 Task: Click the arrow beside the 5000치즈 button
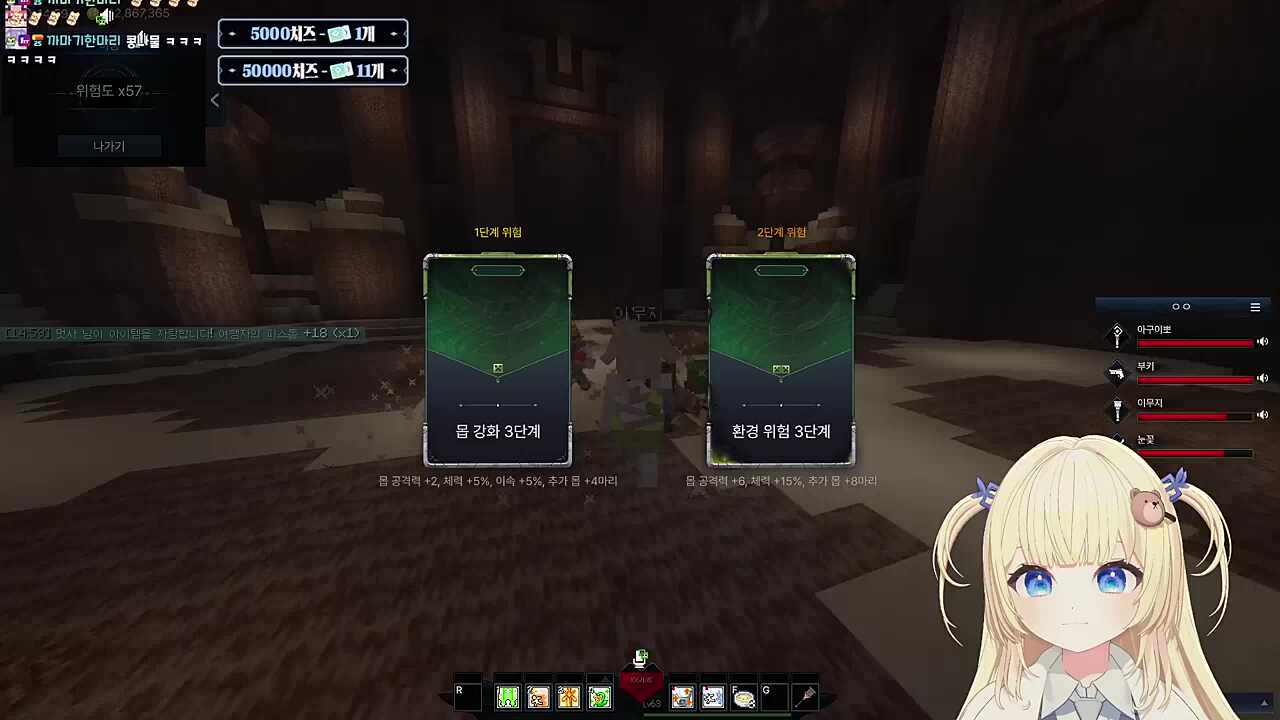pyautogui.click(x=232, y=34)
